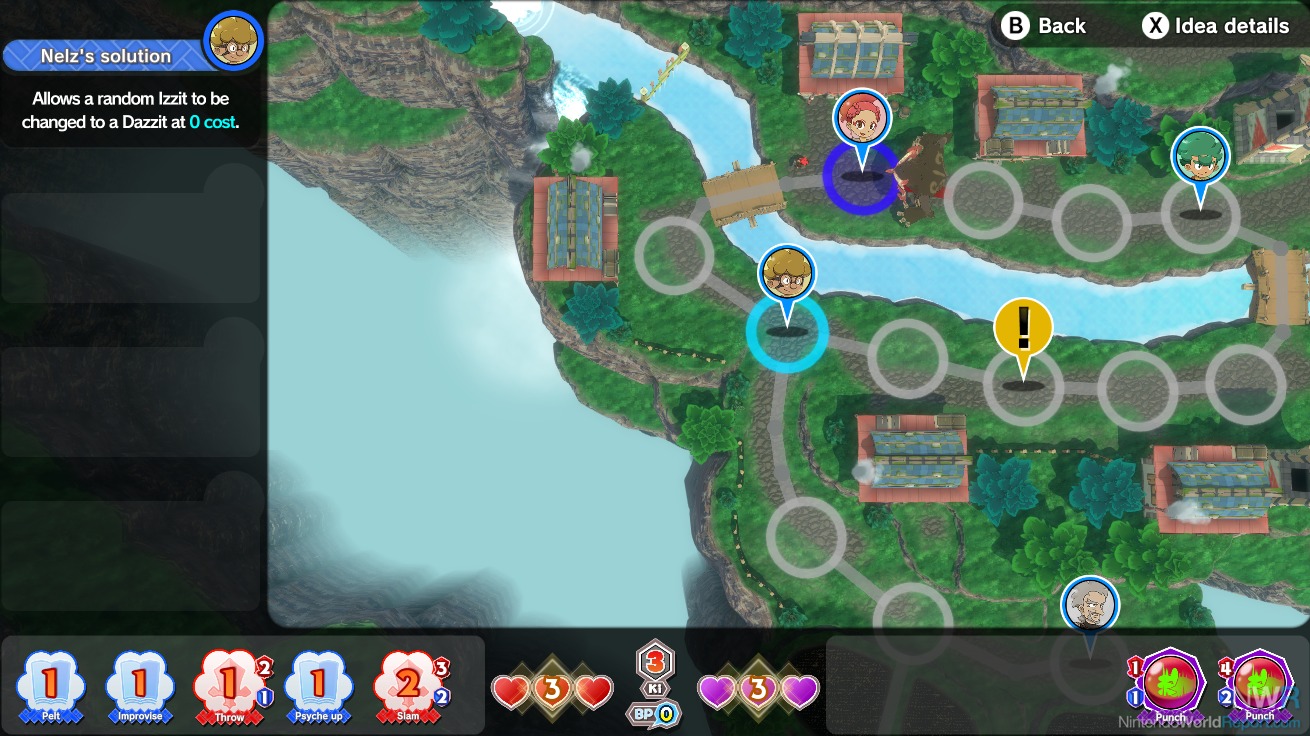Screen dimensions: 1310x736
Task: Choose the Improvise card
Action: (139, 686)
